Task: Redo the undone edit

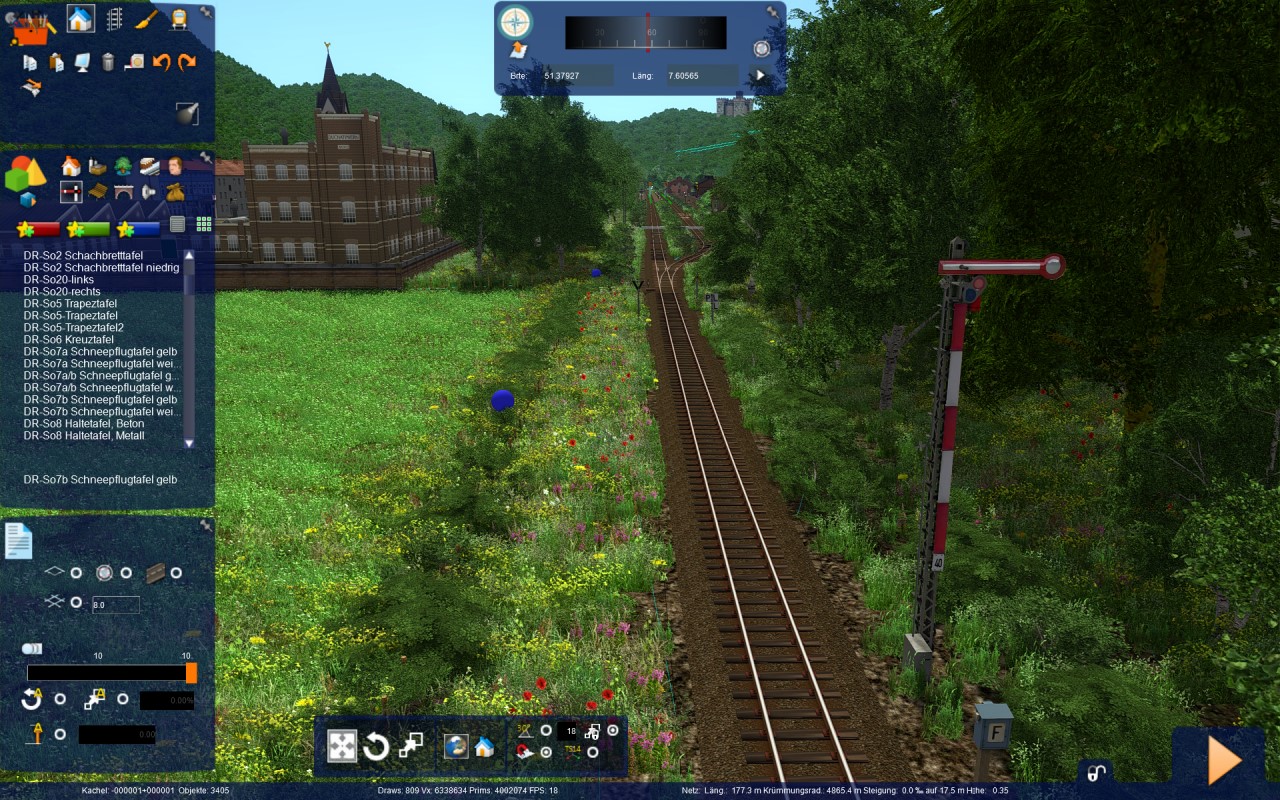Action: point(187,62)
